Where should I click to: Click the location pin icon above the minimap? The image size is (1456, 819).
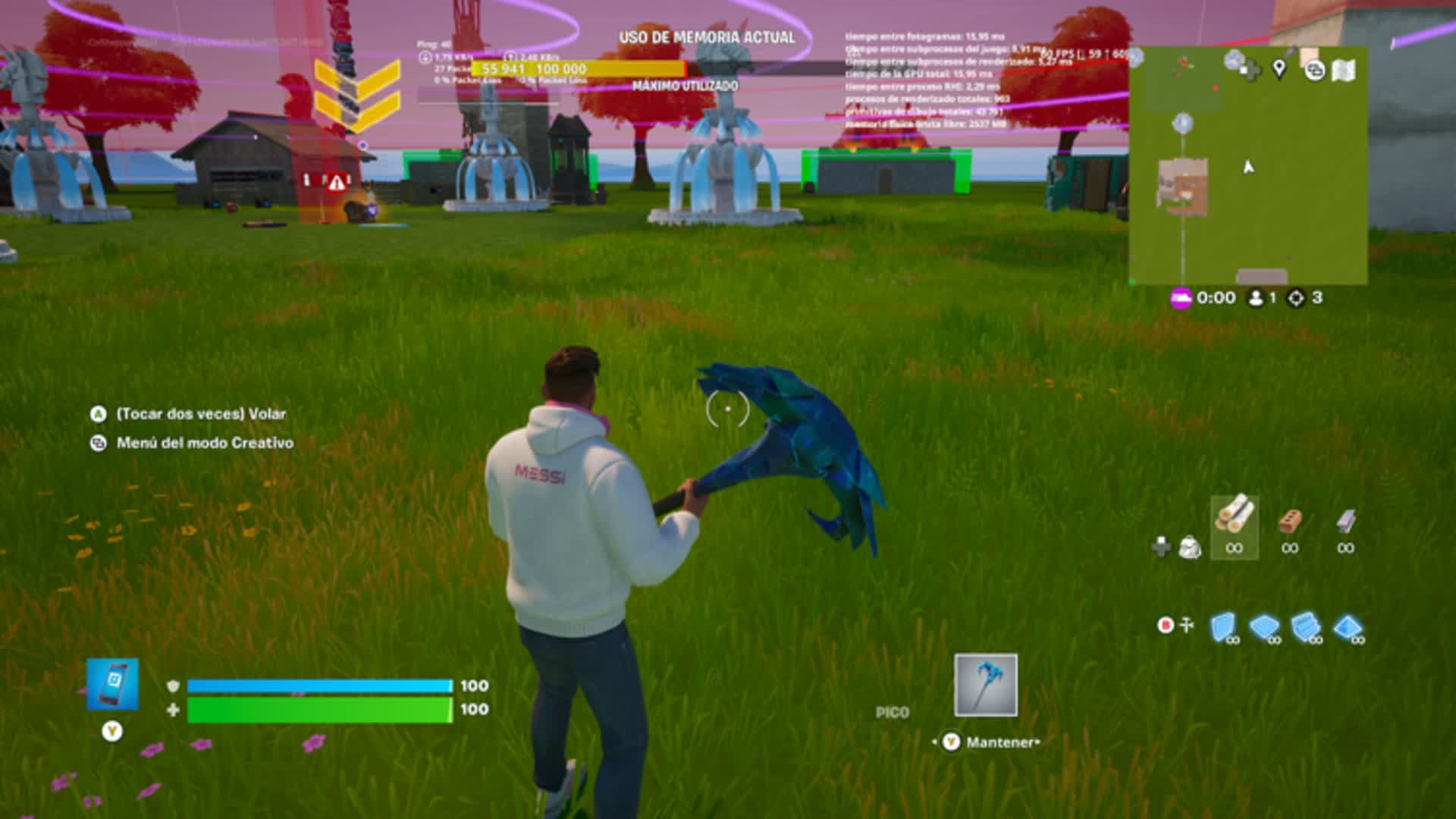1279,69
